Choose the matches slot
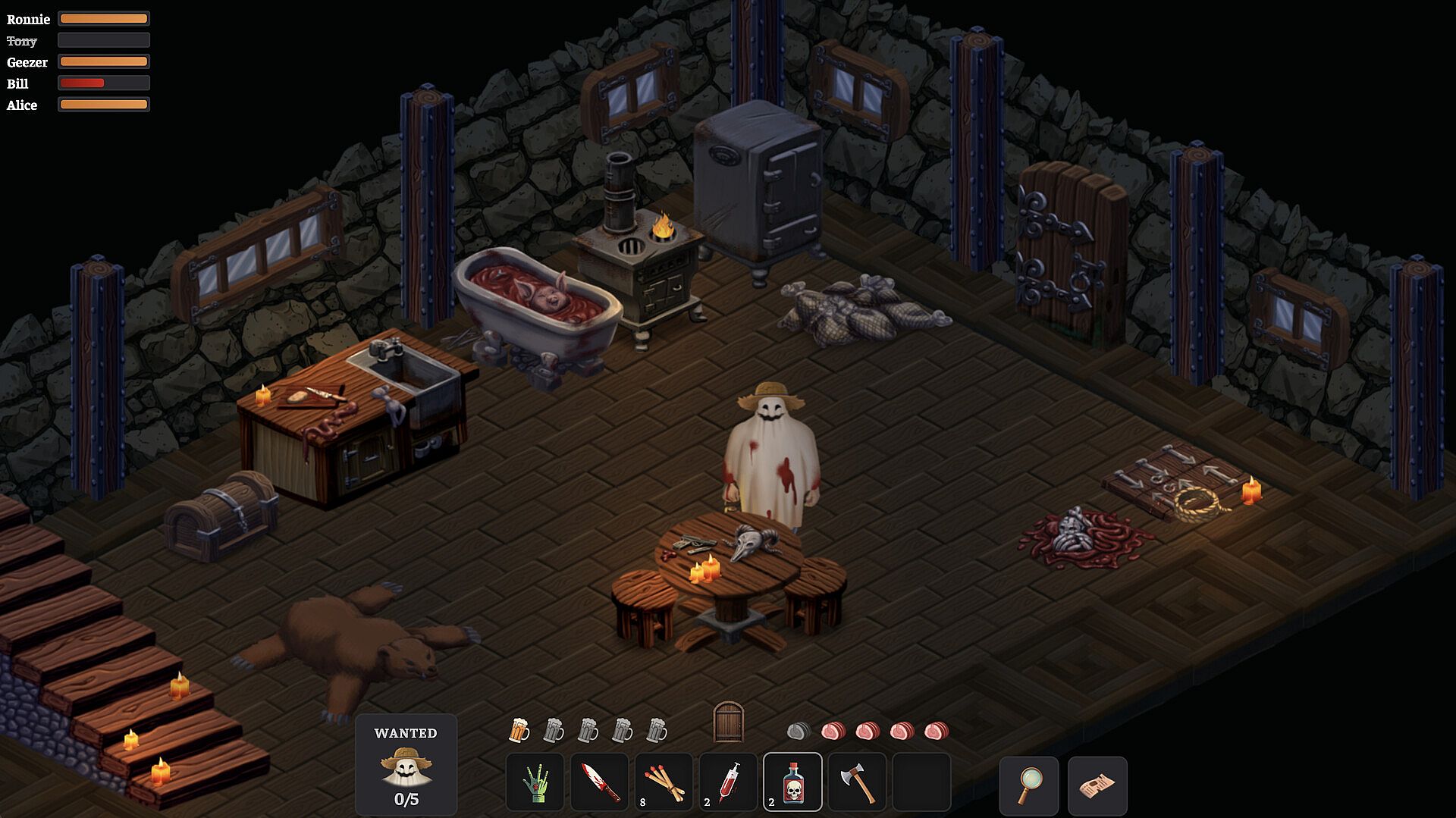Image resolution: width=1456 pixels, height=818 pixels. pos(664,782)
